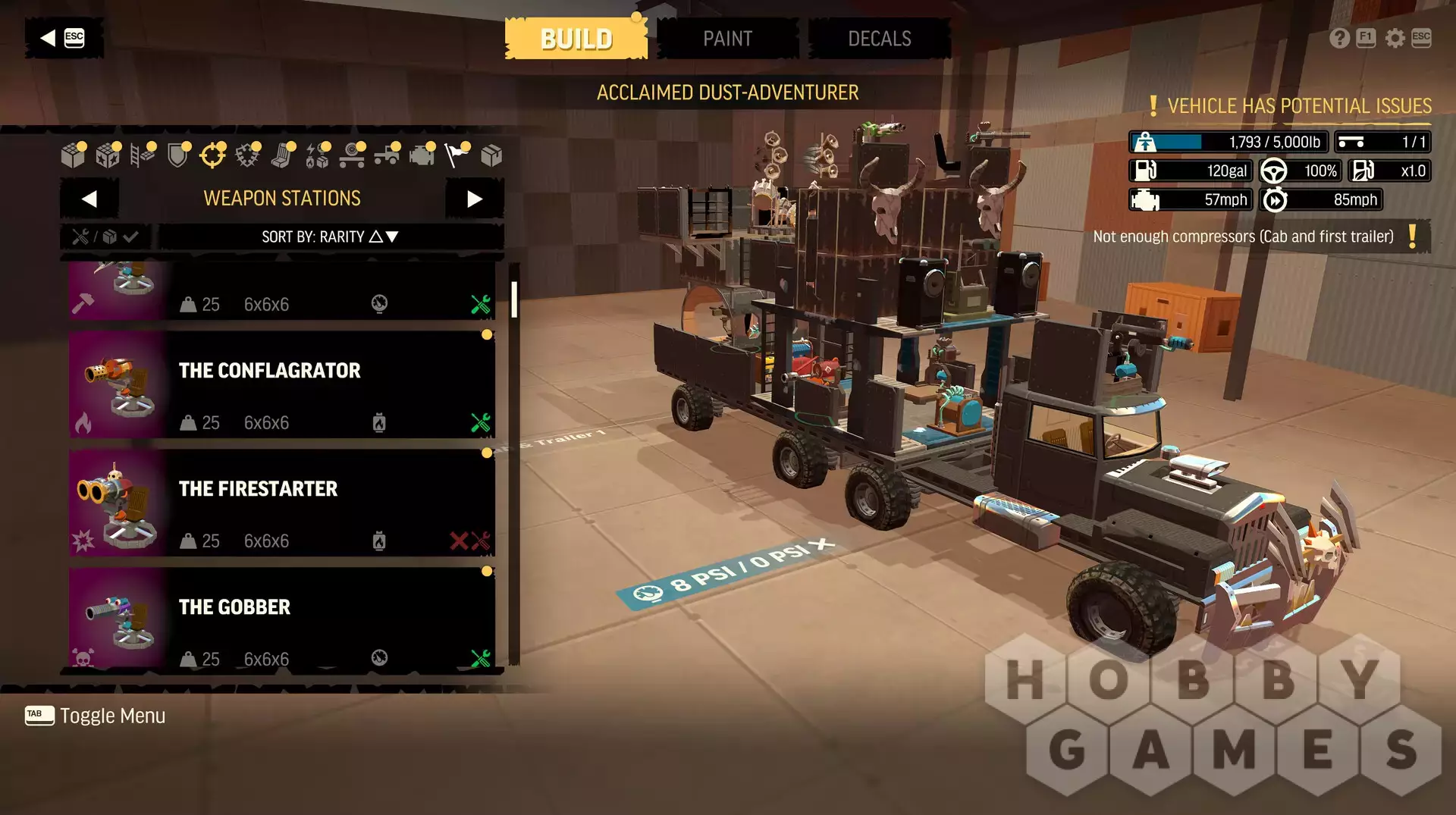Open the barbed wire shield category
The image size is (1456, 815).
tap(247, 155)
